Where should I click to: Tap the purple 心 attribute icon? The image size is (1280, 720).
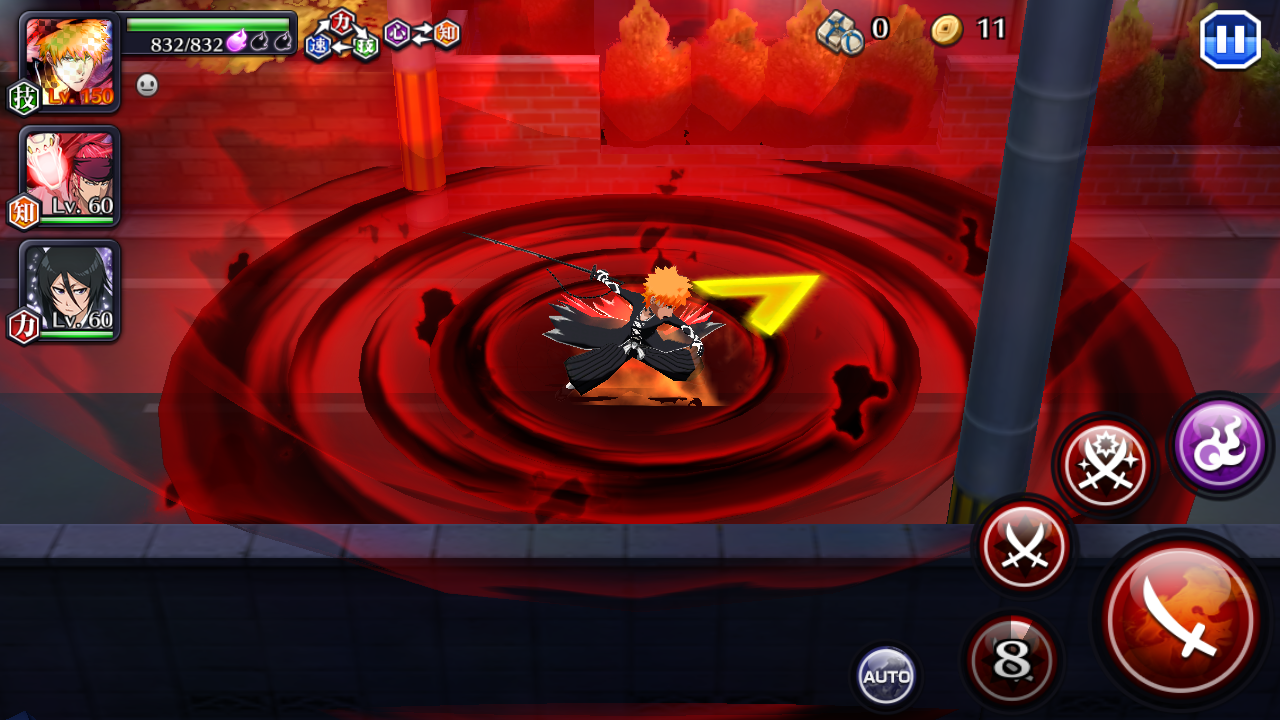399,33
